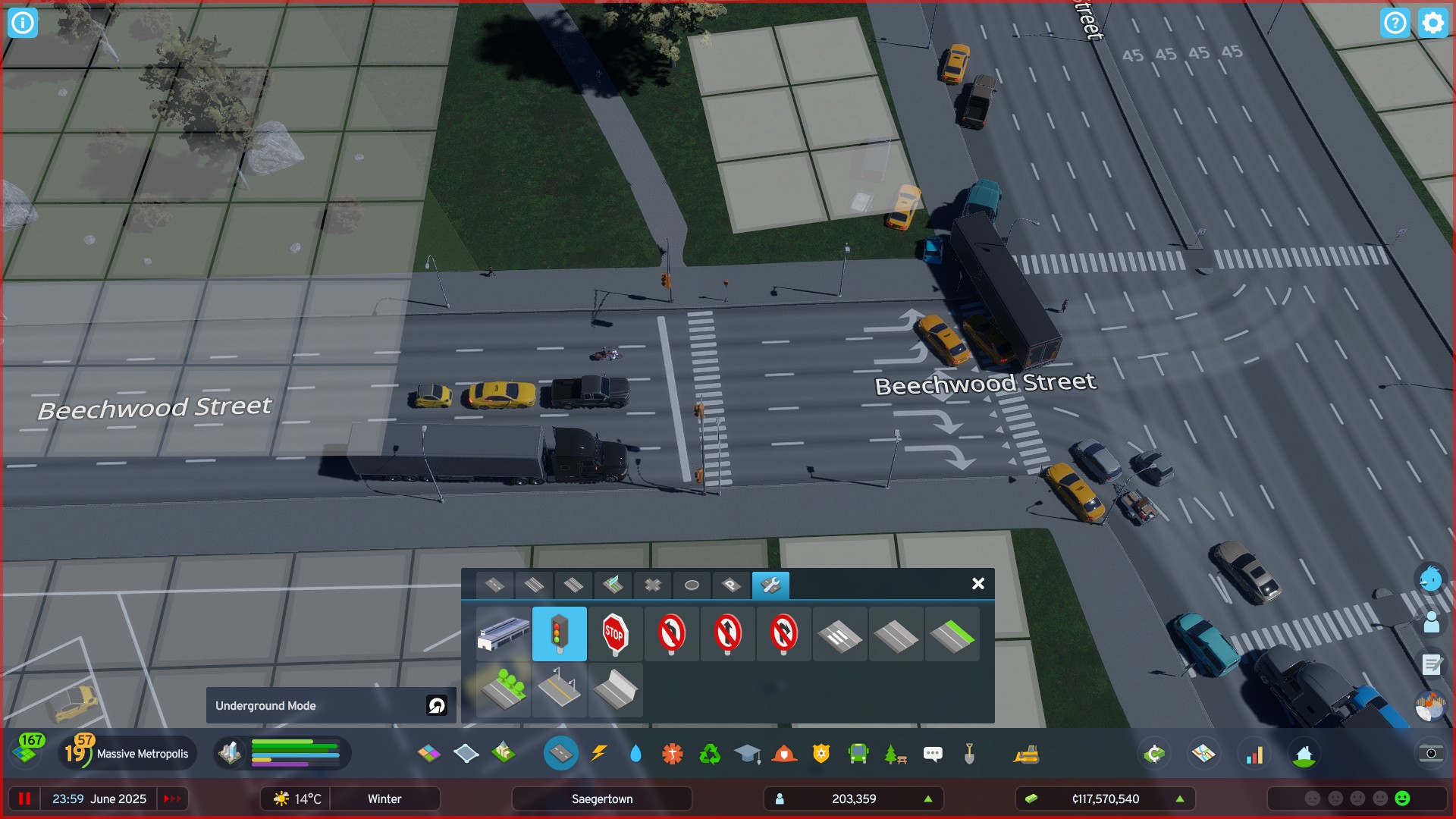Switch to the Roundabouts tab
The height and width of the screenshot is (819, 1456).
(691, 585)
